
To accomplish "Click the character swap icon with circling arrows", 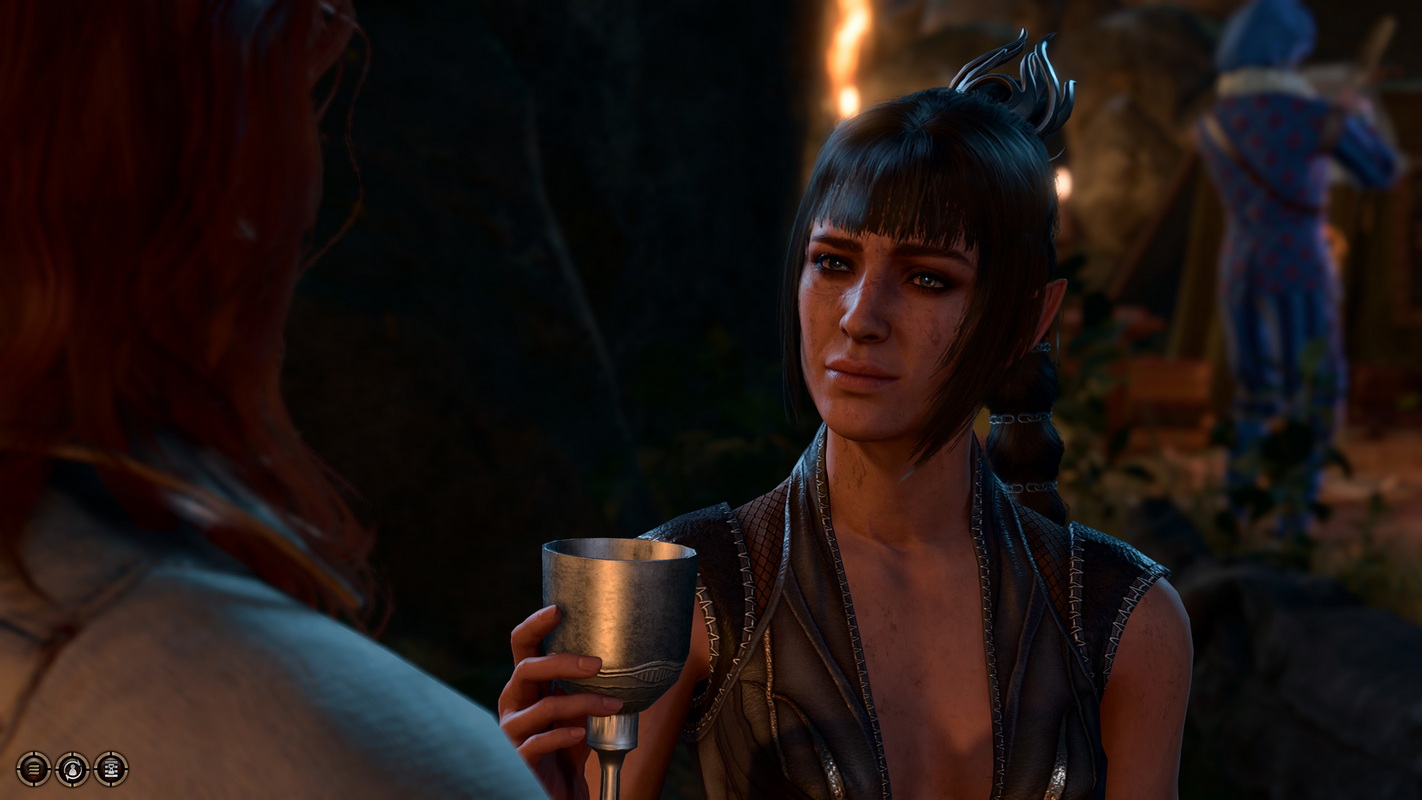I will pyautogui.click(x=72, y=768).
